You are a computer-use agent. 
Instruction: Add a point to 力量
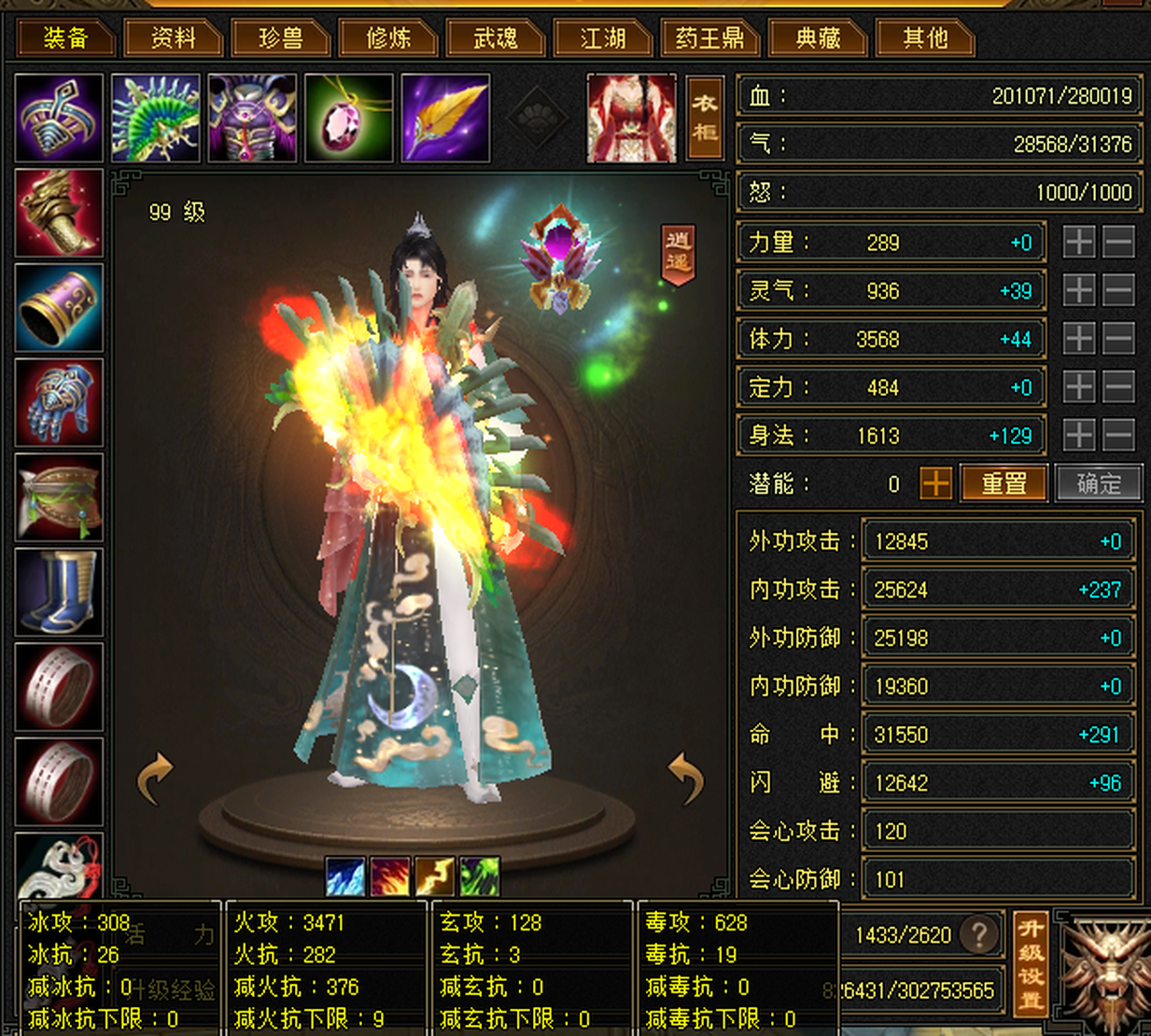click(x=1079, y=243)
